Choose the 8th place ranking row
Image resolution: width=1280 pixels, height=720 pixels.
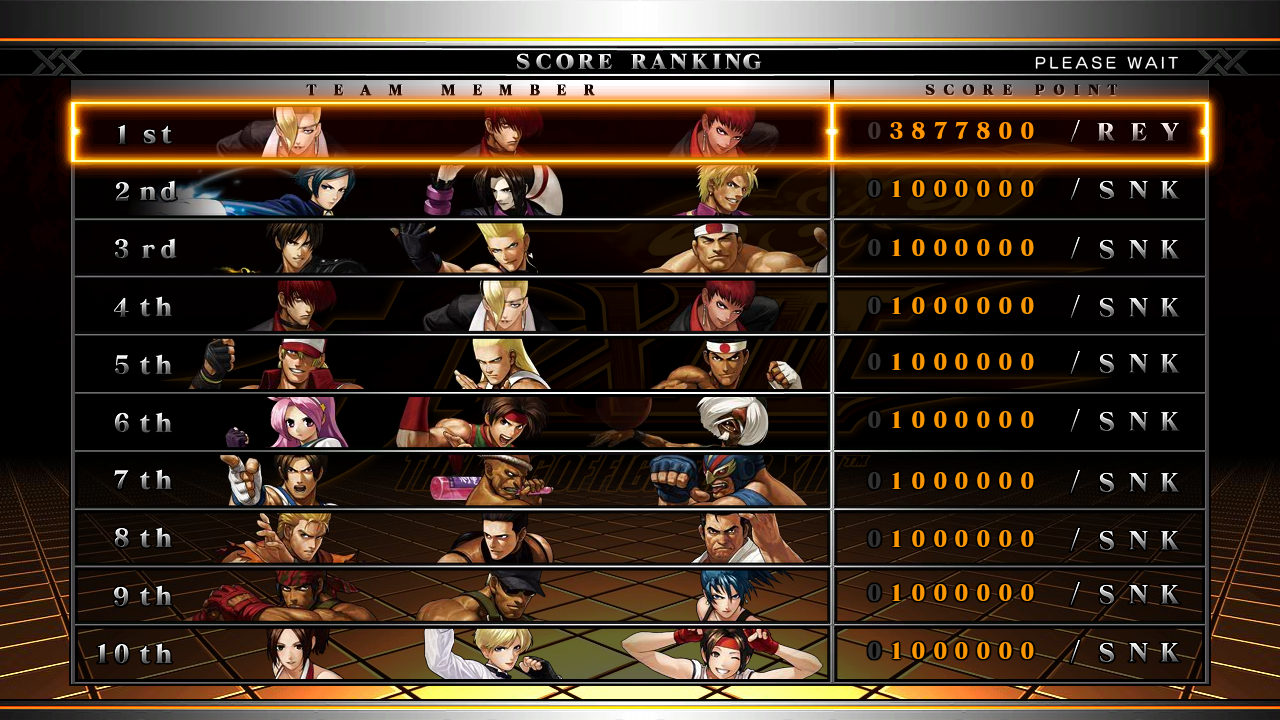coord(640,538)
